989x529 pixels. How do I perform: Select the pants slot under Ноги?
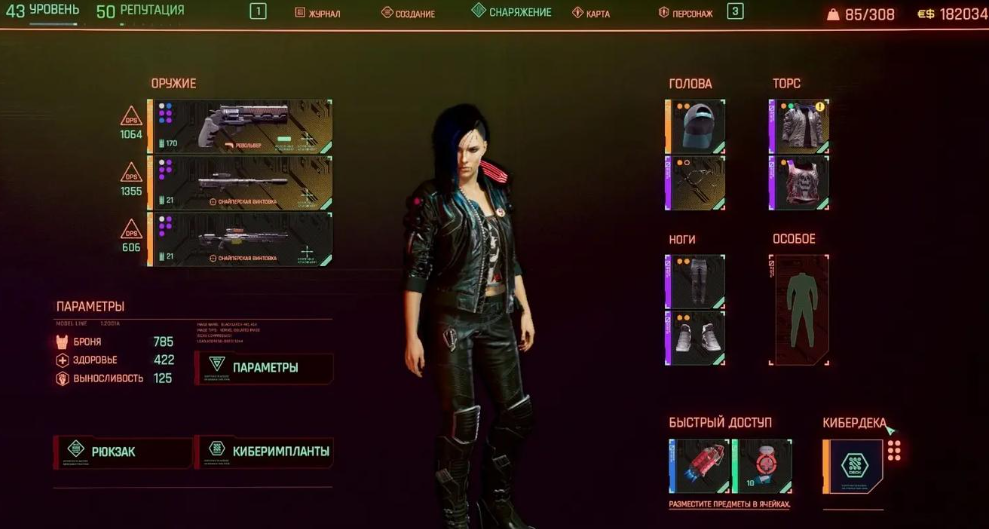point(696,281)
